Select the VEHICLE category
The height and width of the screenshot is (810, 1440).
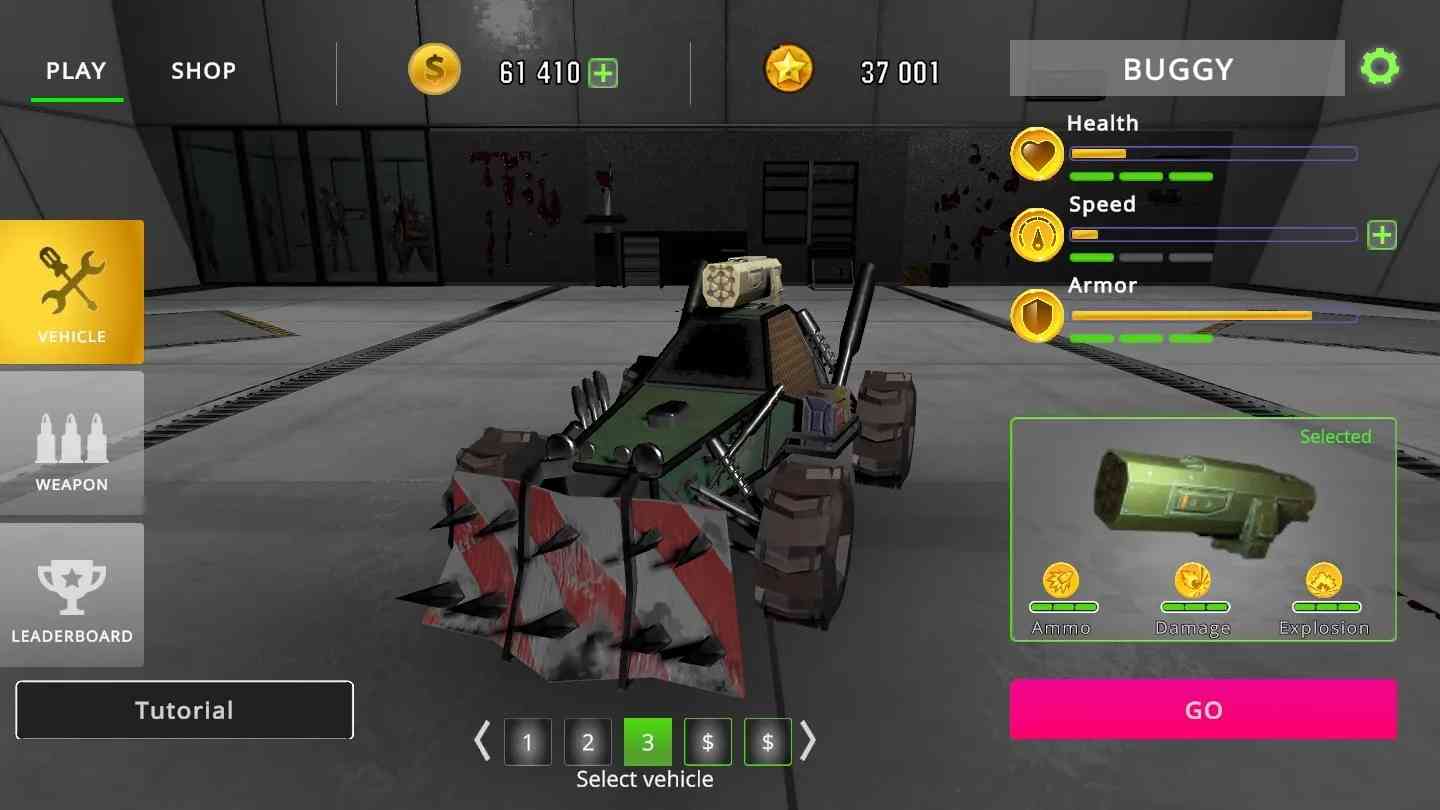(72, 292)
